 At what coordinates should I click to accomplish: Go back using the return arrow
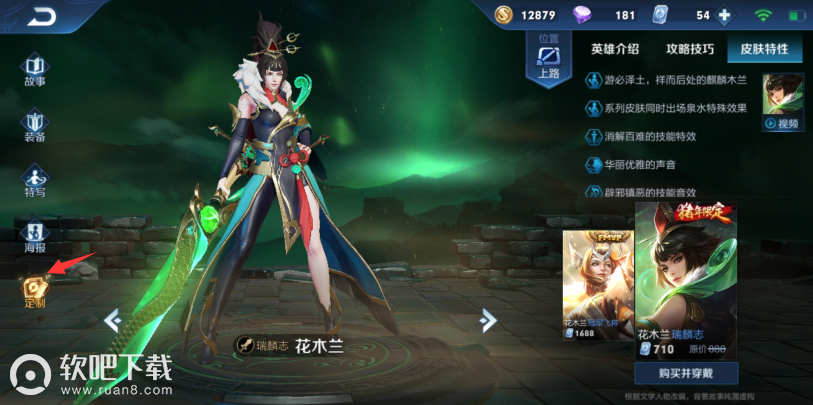(42, 16)
